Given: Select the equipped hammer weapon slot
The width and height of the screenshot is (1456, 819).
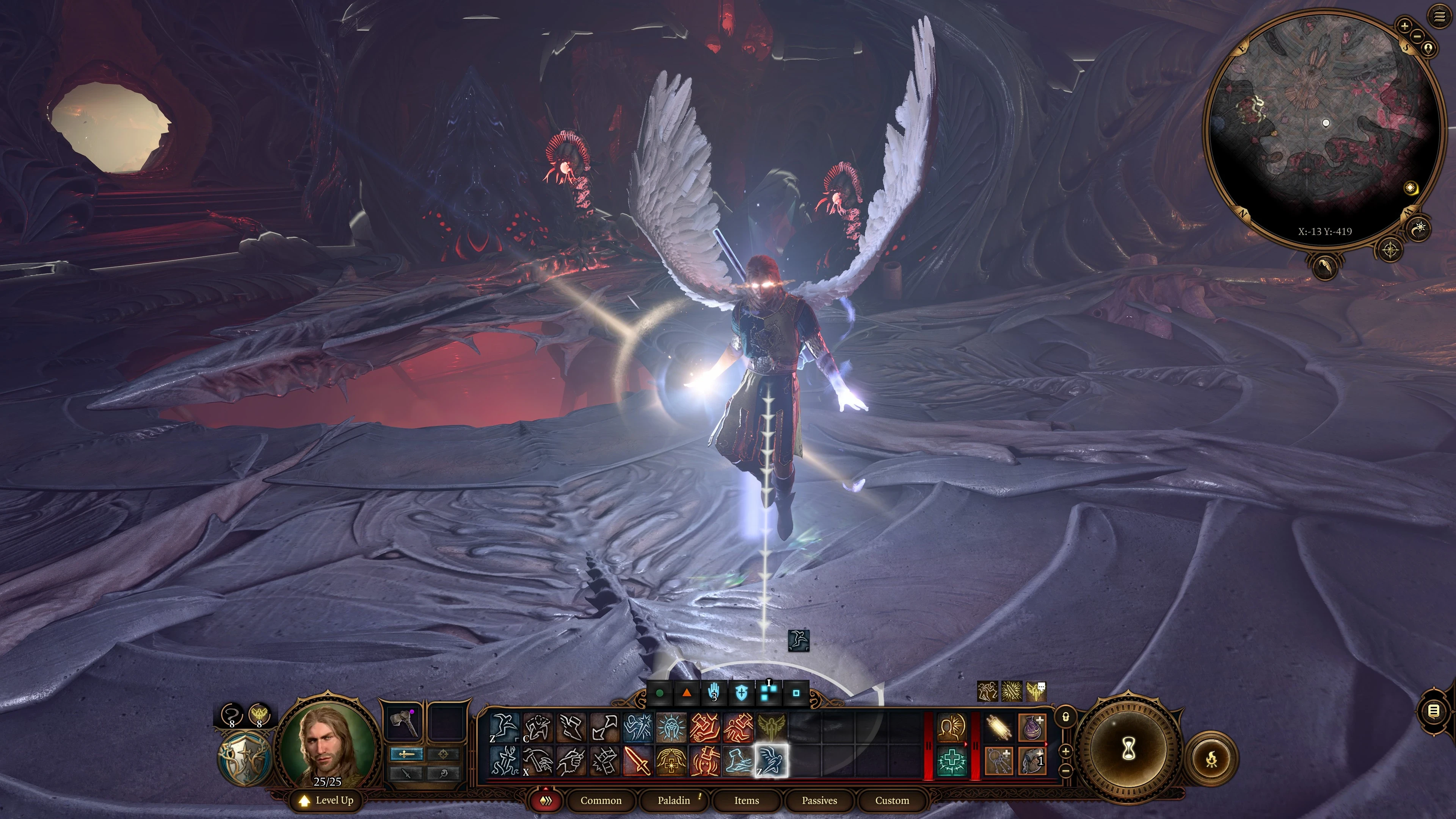Looking at the screenshot, I should (403, 723).
